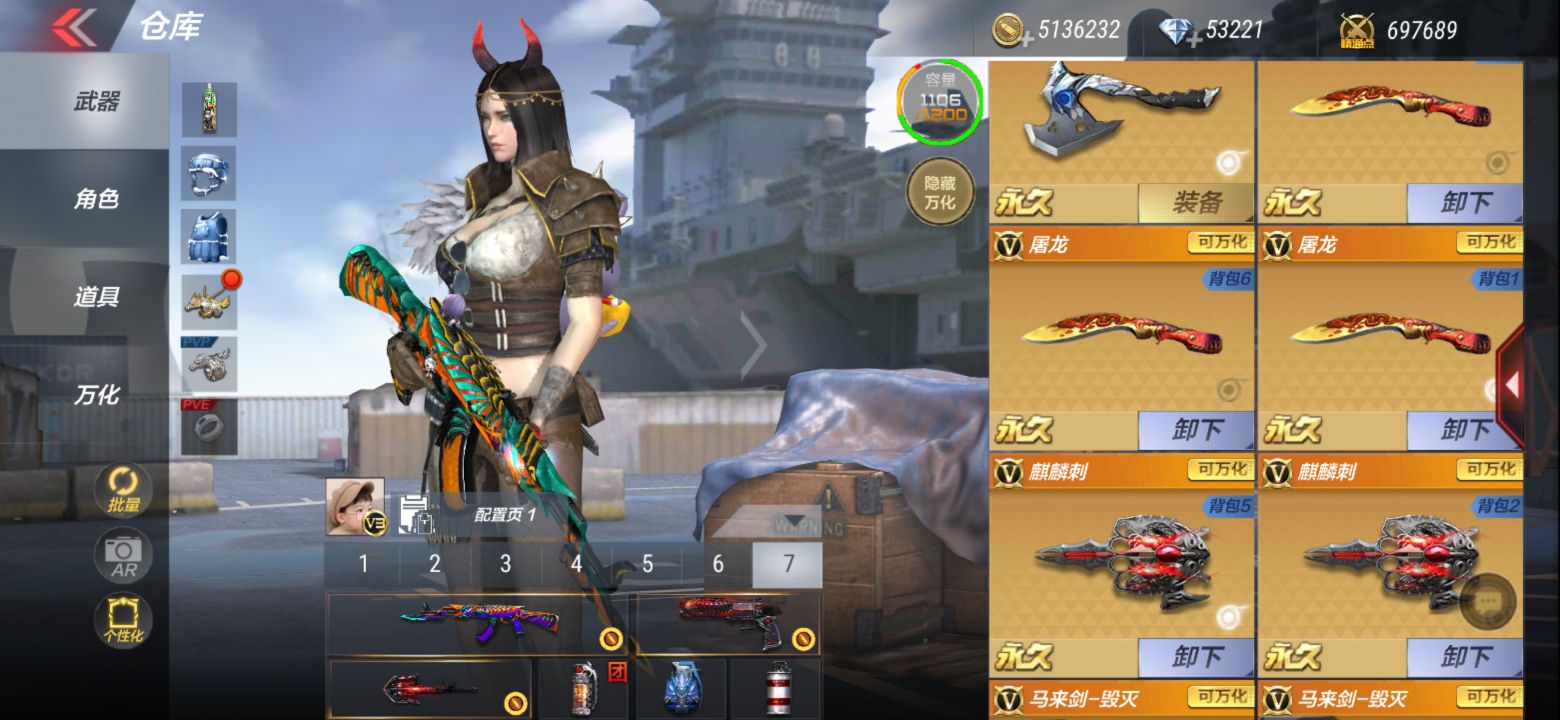The image size is (1560, 720).
Task: Open the chat bubble button
Action: 1487,602
